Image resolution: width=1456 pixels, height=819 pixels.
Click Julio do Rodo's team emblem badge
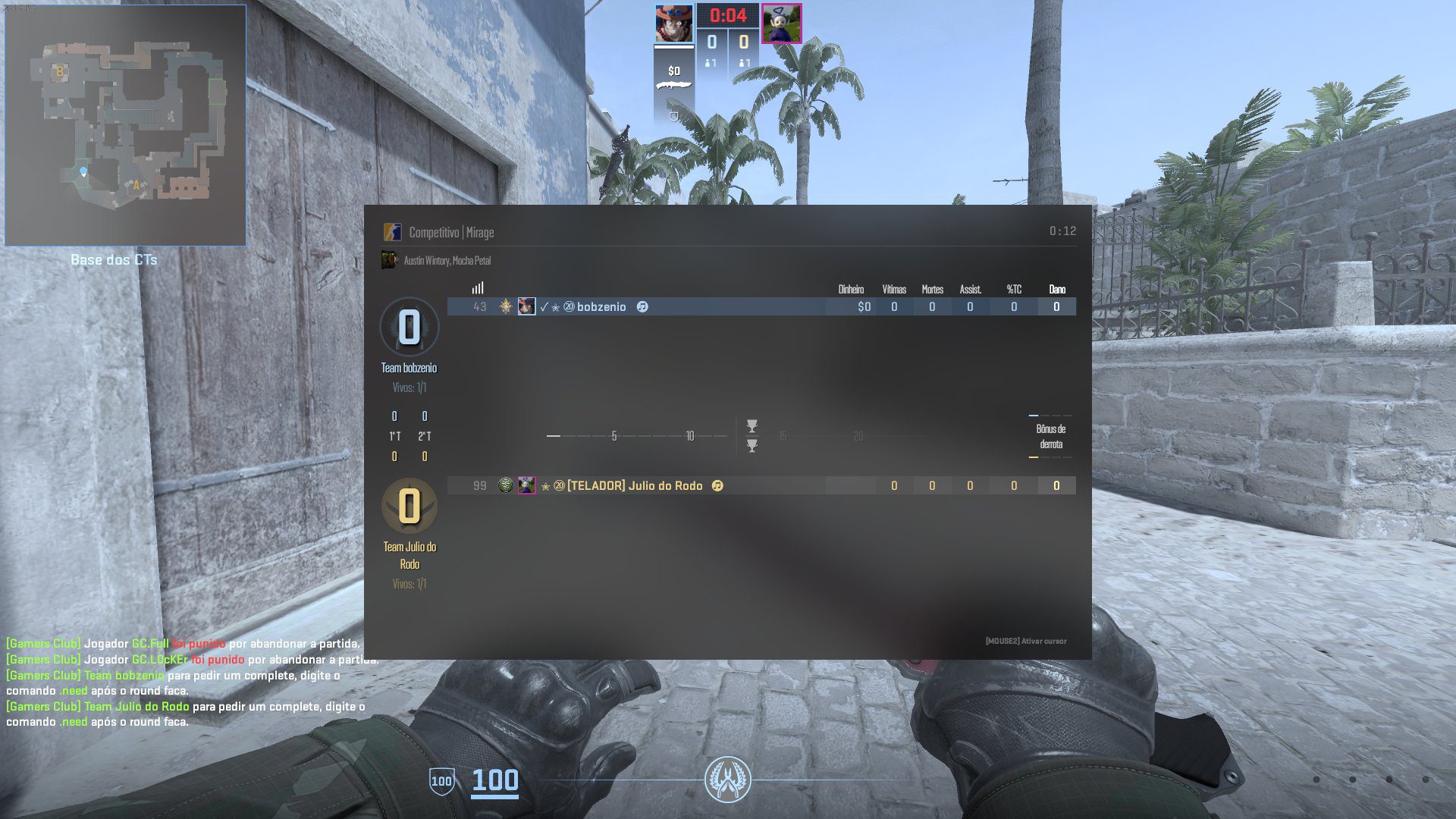click(506, 485)
